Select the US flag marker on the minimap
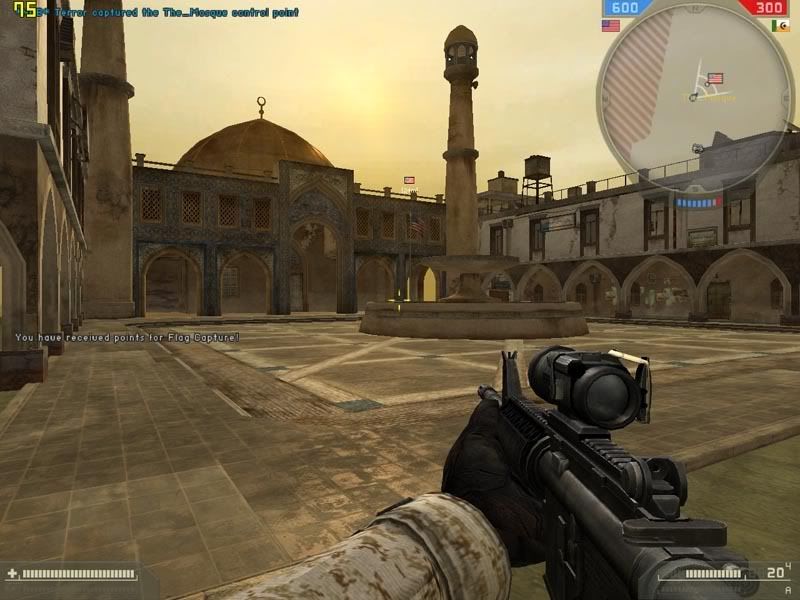This screenshot has width=800, height=600. 715,77
